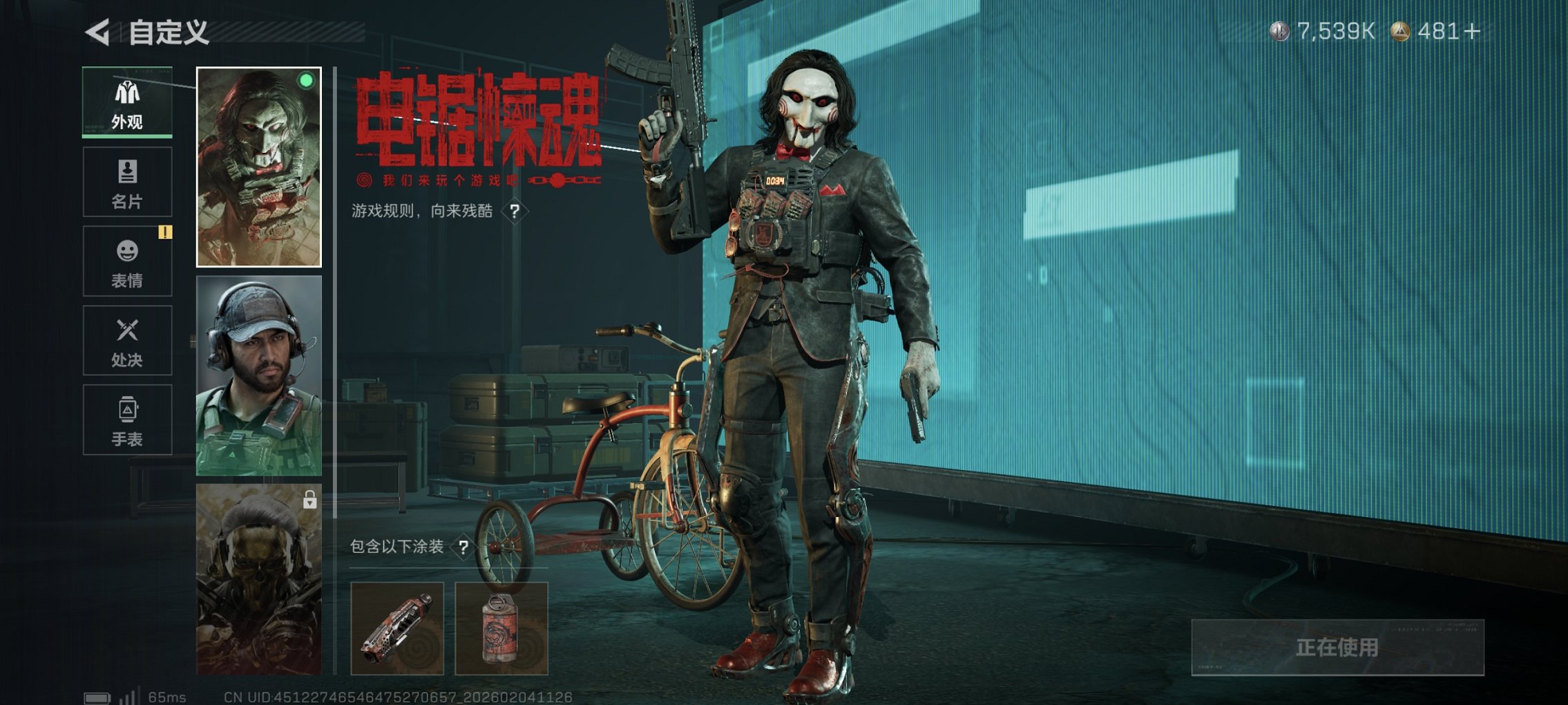Open the 名片 name card tab

click(127, 181)
